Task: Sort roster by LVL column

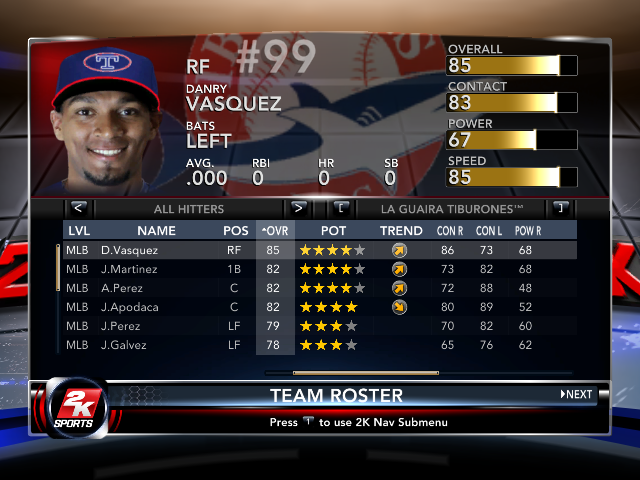Action: click(x=78, y=231)
